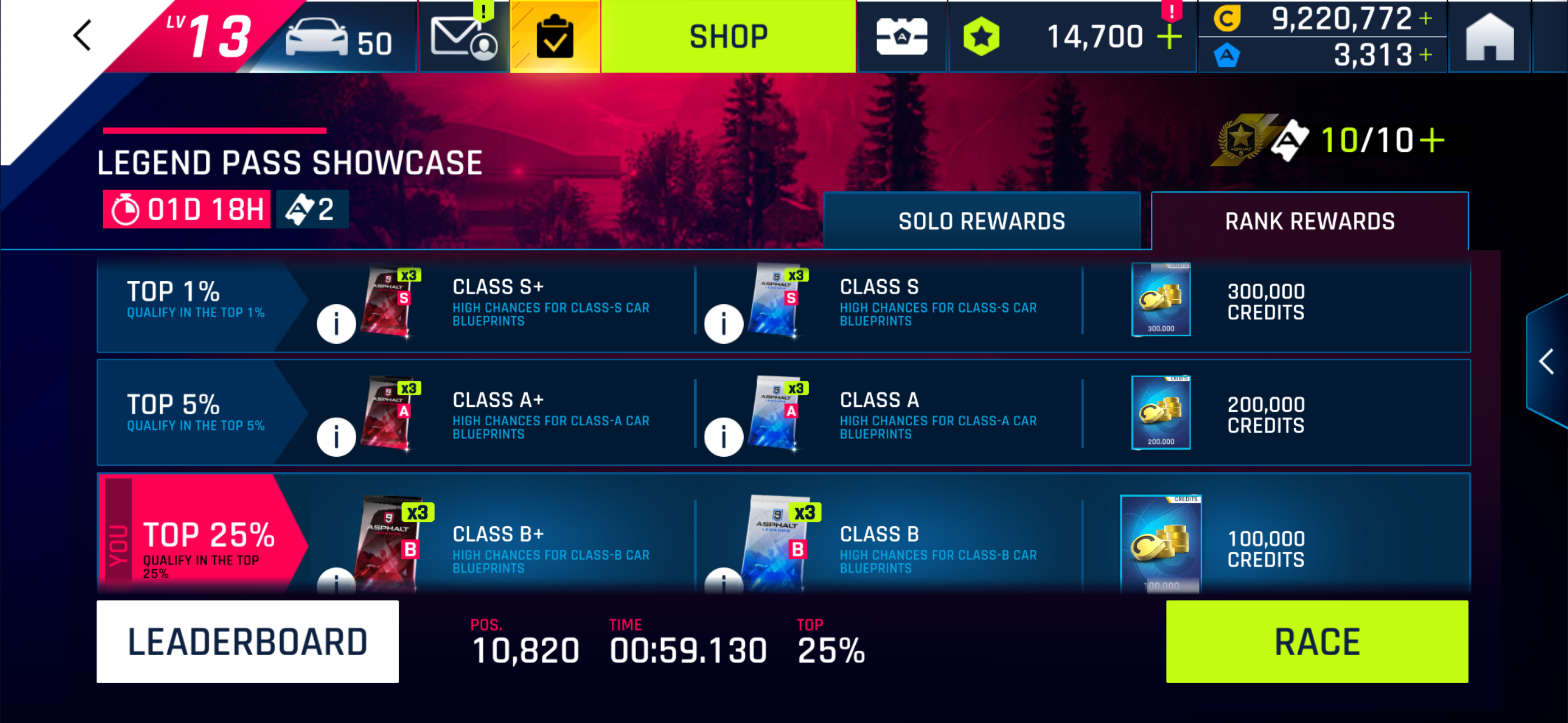
Task: View info on Class A+ pack
Action: click(x=336, y=437)
